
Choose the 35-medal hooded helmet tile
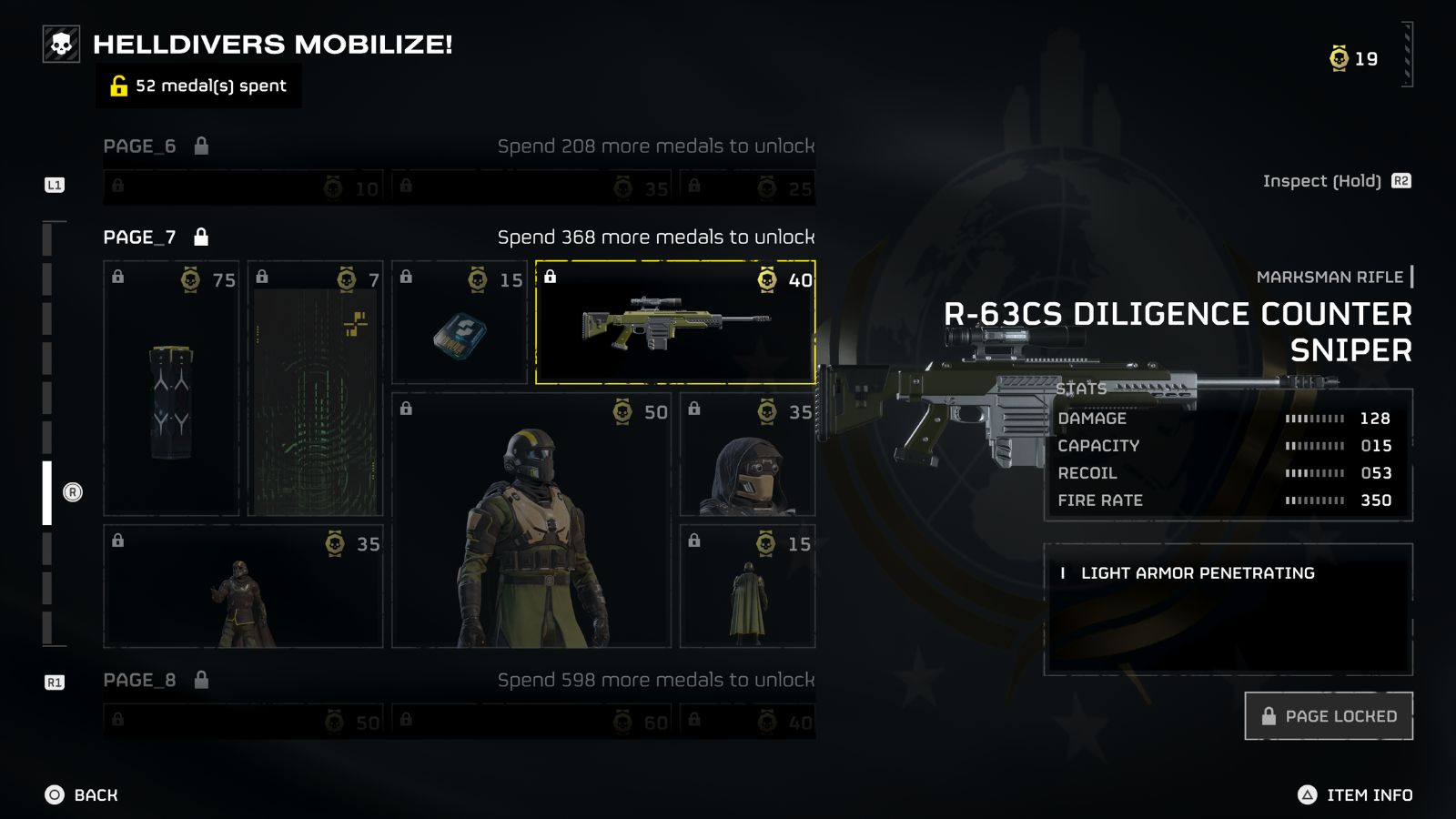747,455
